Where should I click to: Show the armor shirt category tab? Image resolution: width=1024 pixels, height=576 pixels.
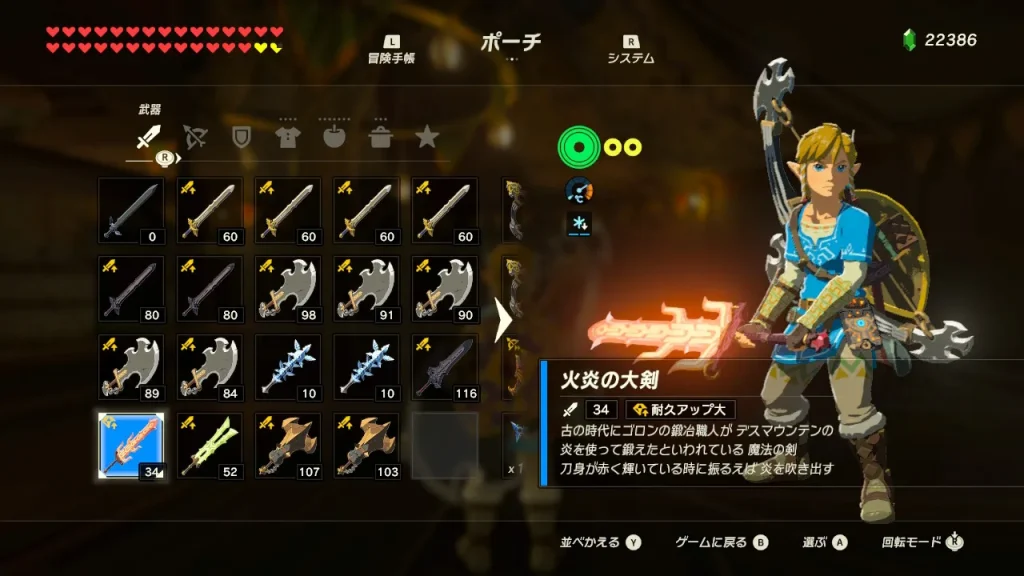288,137
